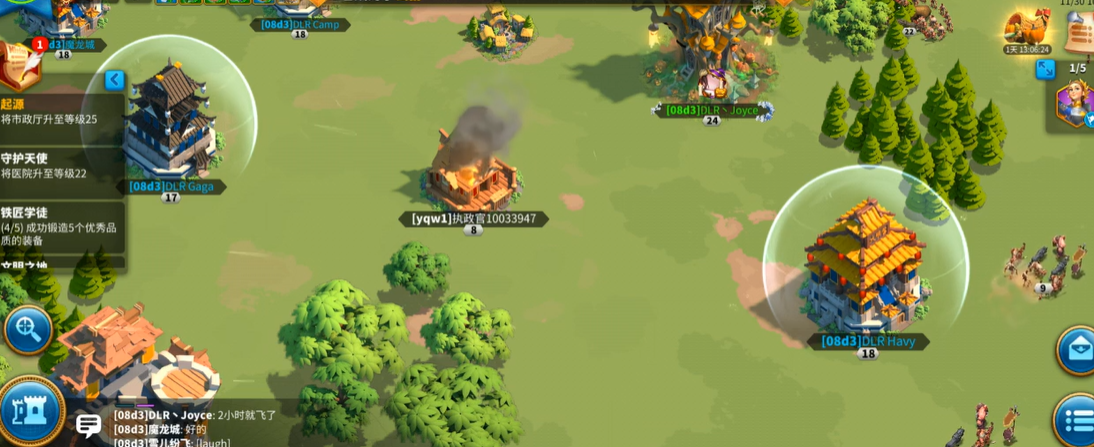Open the mail envelope button

pos(1077,350)
